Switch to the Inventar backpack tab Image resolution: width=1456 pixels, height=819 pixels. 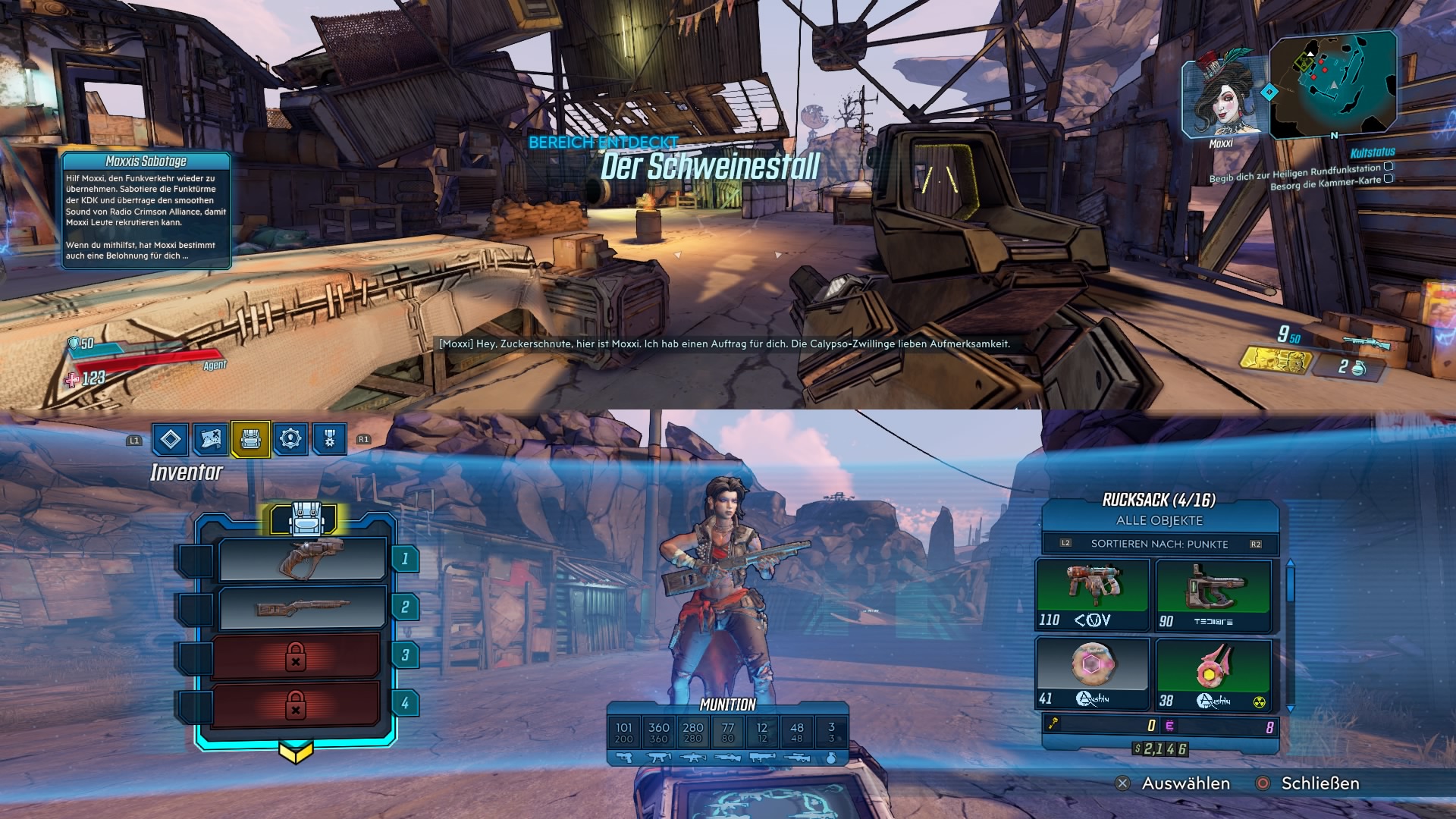click(252, 438)
